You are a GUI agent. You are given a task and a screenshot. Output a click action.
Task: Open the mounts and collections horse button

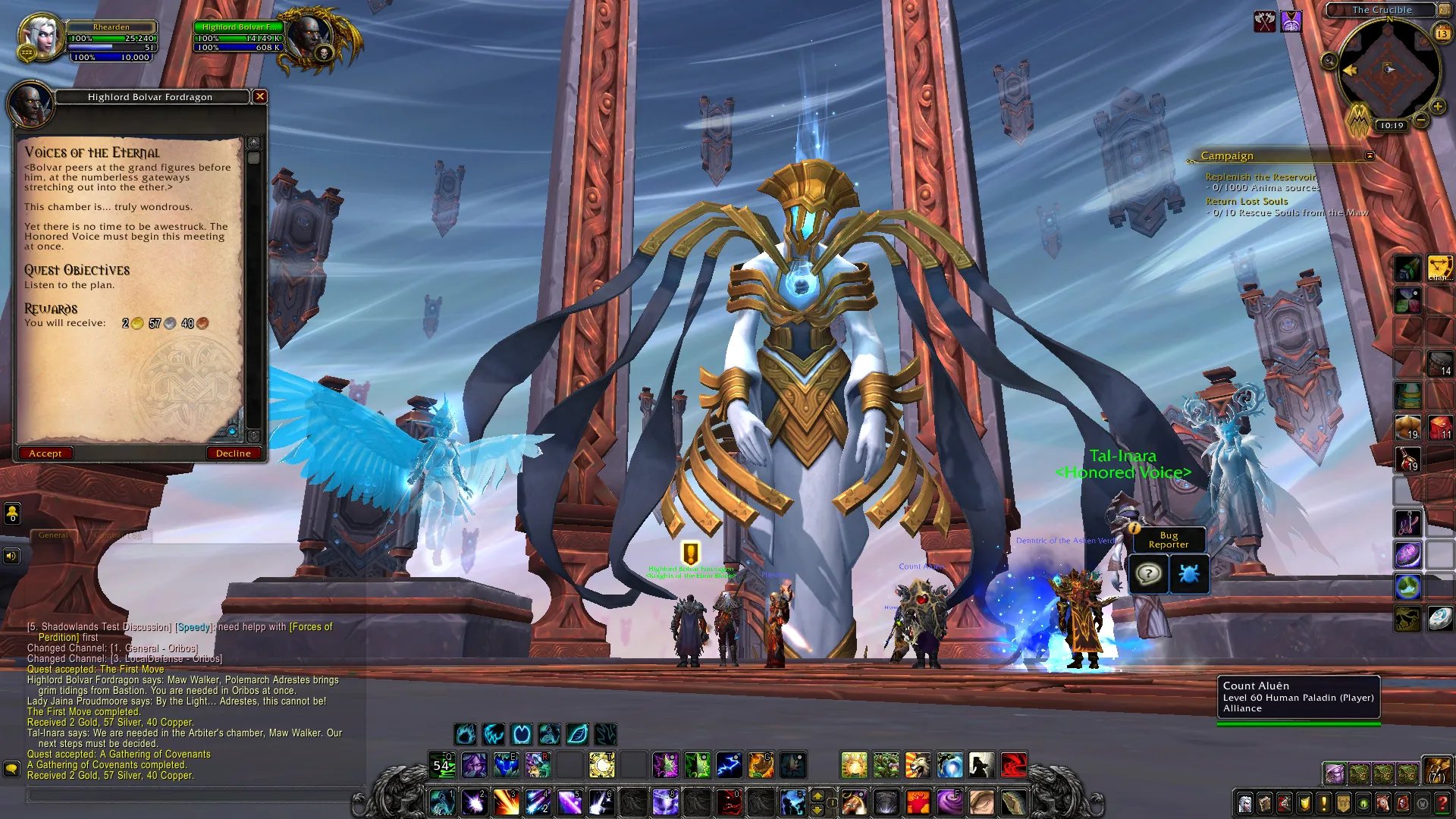[x=1383, y=803]
